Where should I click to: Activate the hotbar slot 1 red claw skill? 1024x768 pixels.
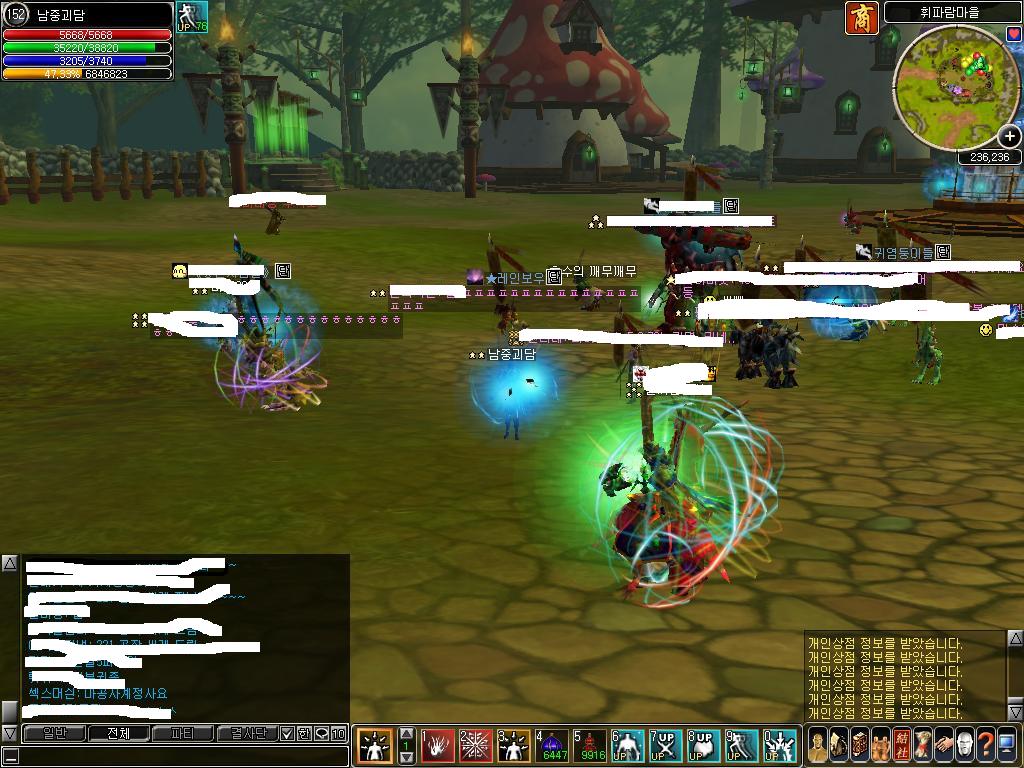click(x=437, y=746)
